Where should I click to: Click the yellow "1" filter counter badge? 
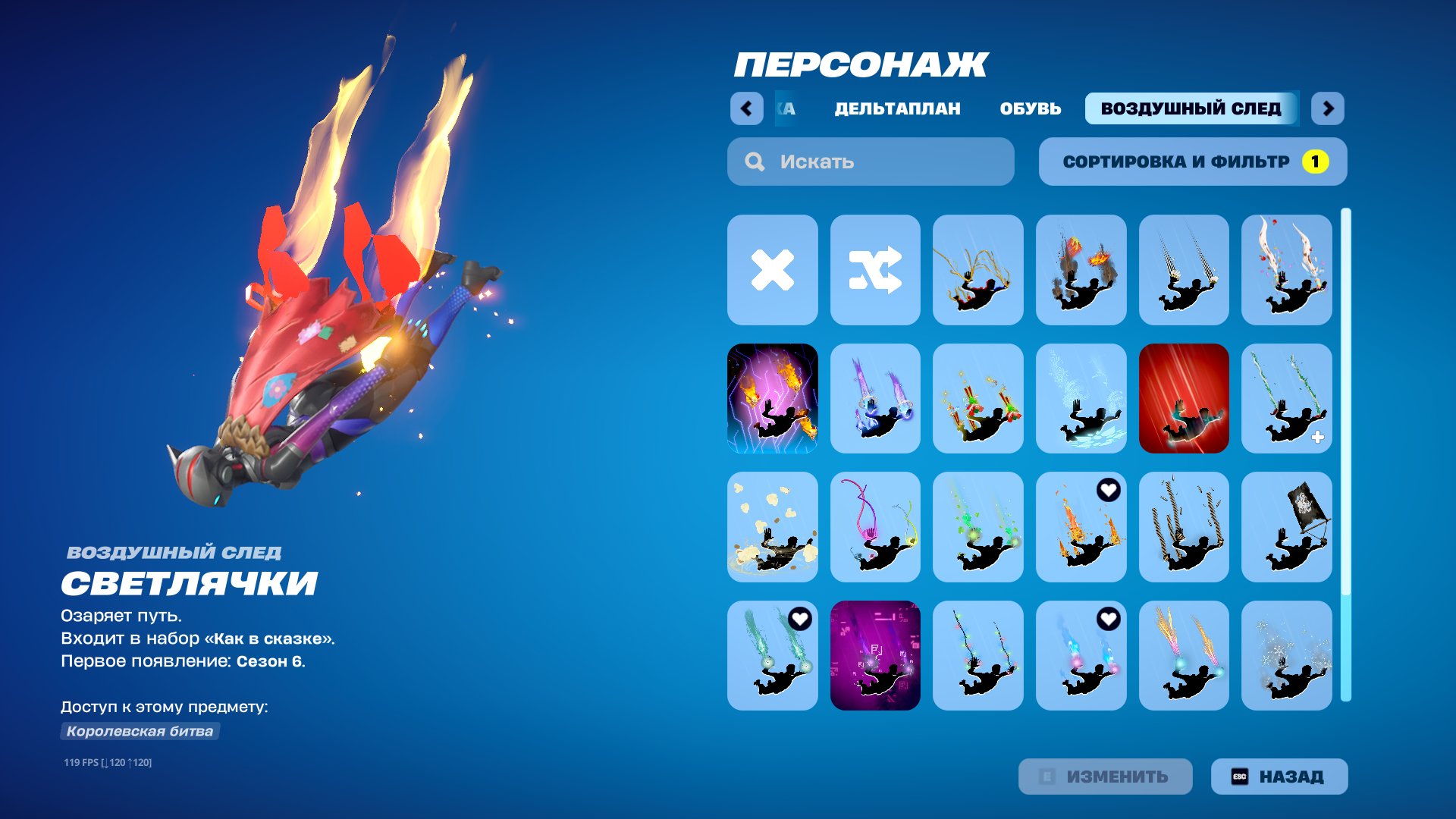(1316, 161)
